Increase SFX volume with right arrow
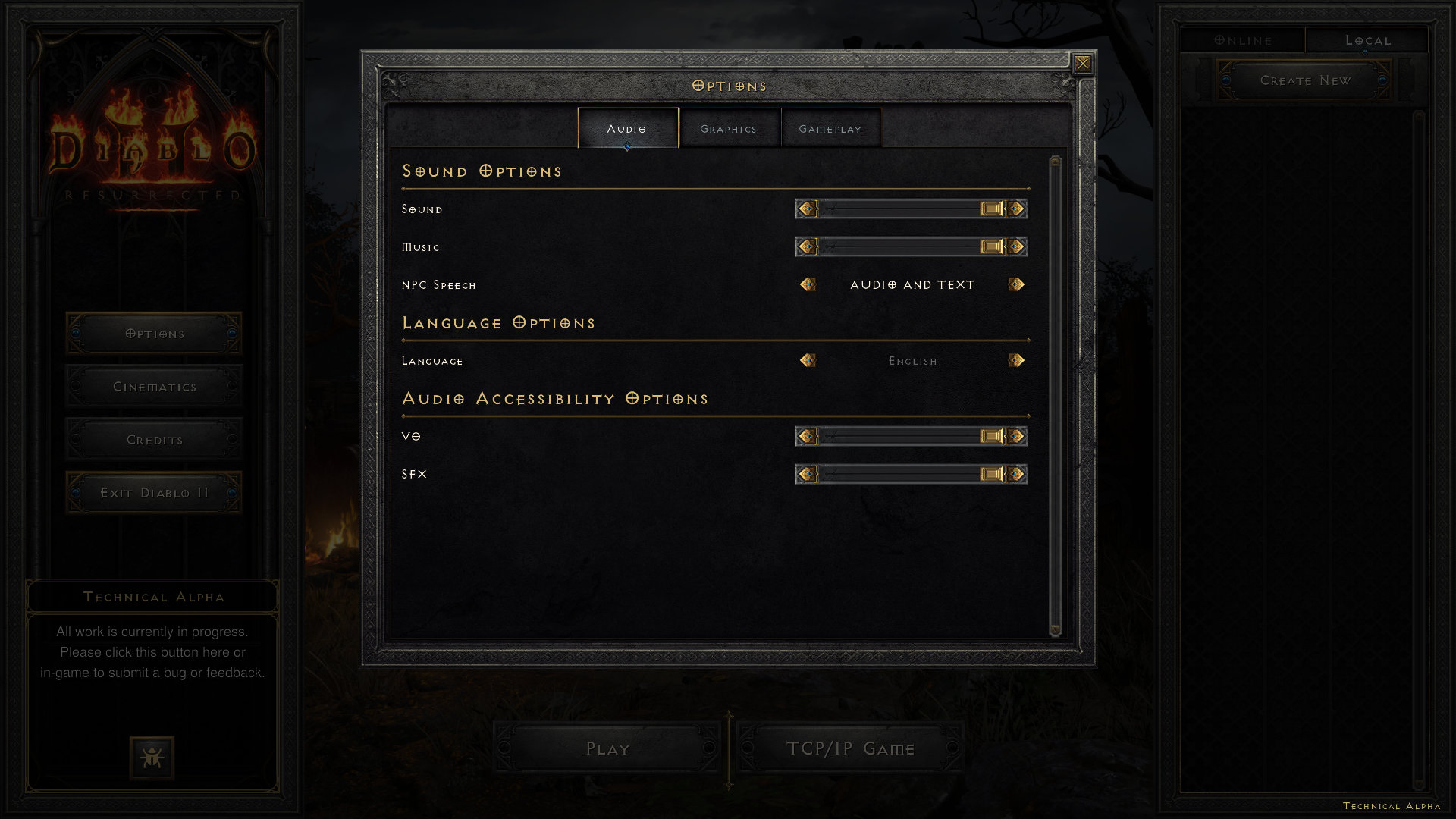Image resolution: width=1456 pixels, height=819 pixels. click(1017, 474)
